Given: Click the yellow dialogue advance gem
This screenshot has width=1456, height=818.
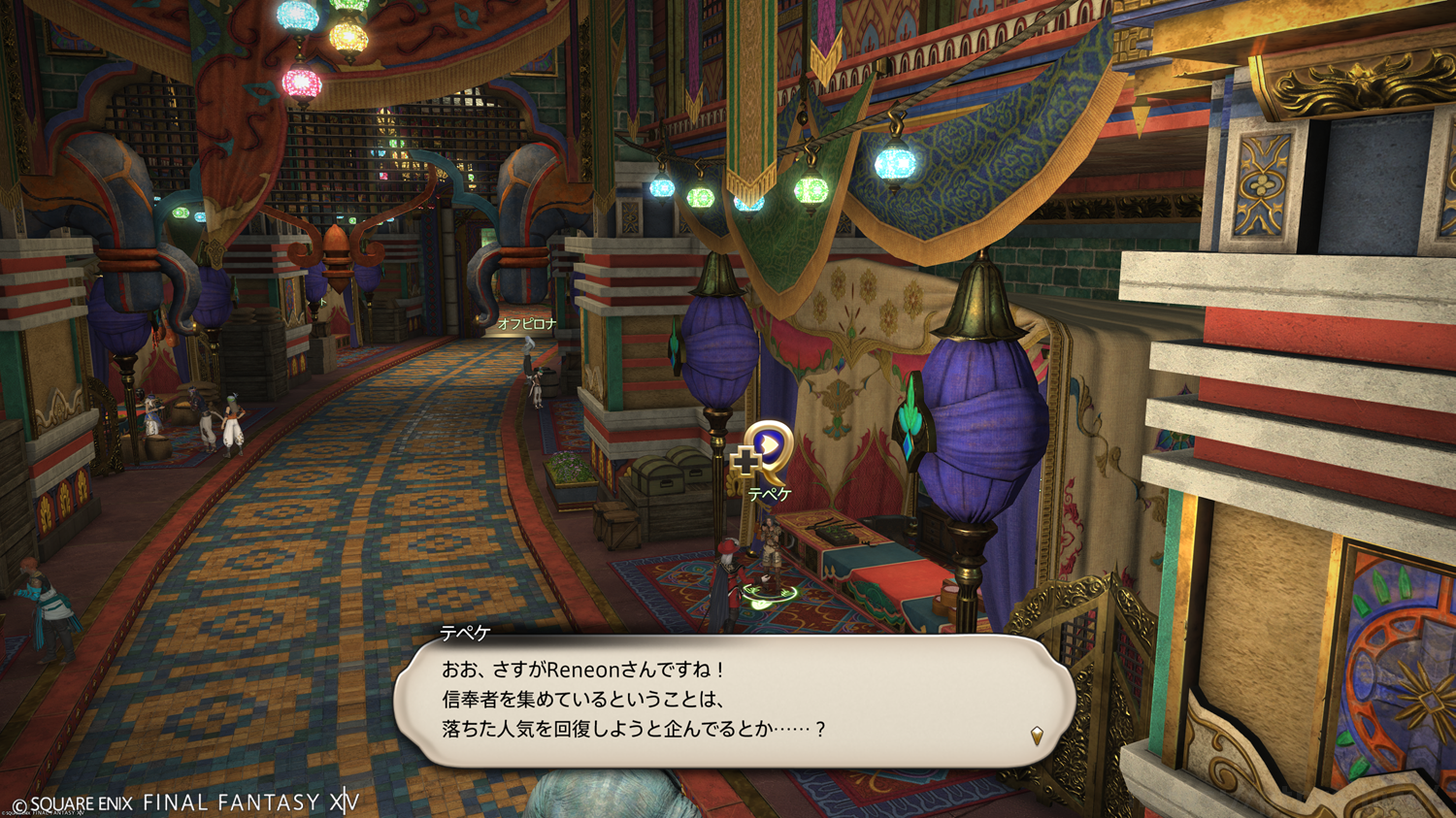Looking at the screenshot, I should [x=1037, y=736].
